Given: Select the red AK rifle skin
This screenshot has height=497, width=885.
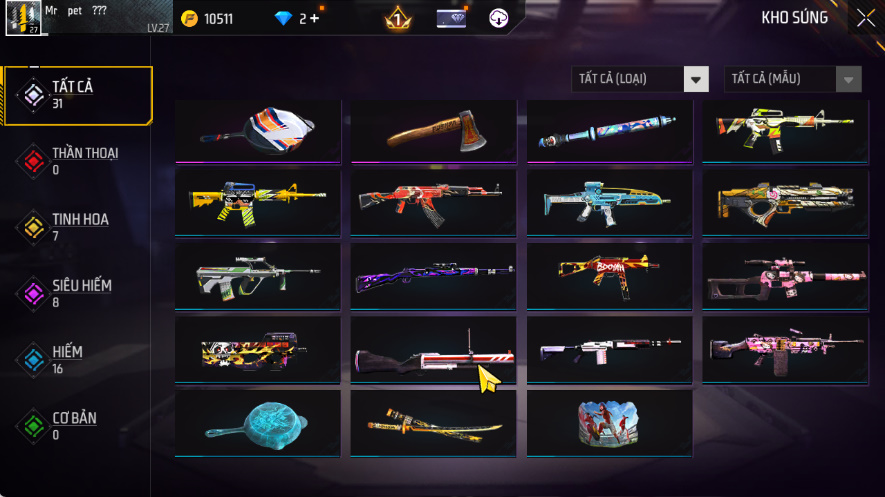Looking at the screenshot, I should pyautogui.click(x=434, y=202).
